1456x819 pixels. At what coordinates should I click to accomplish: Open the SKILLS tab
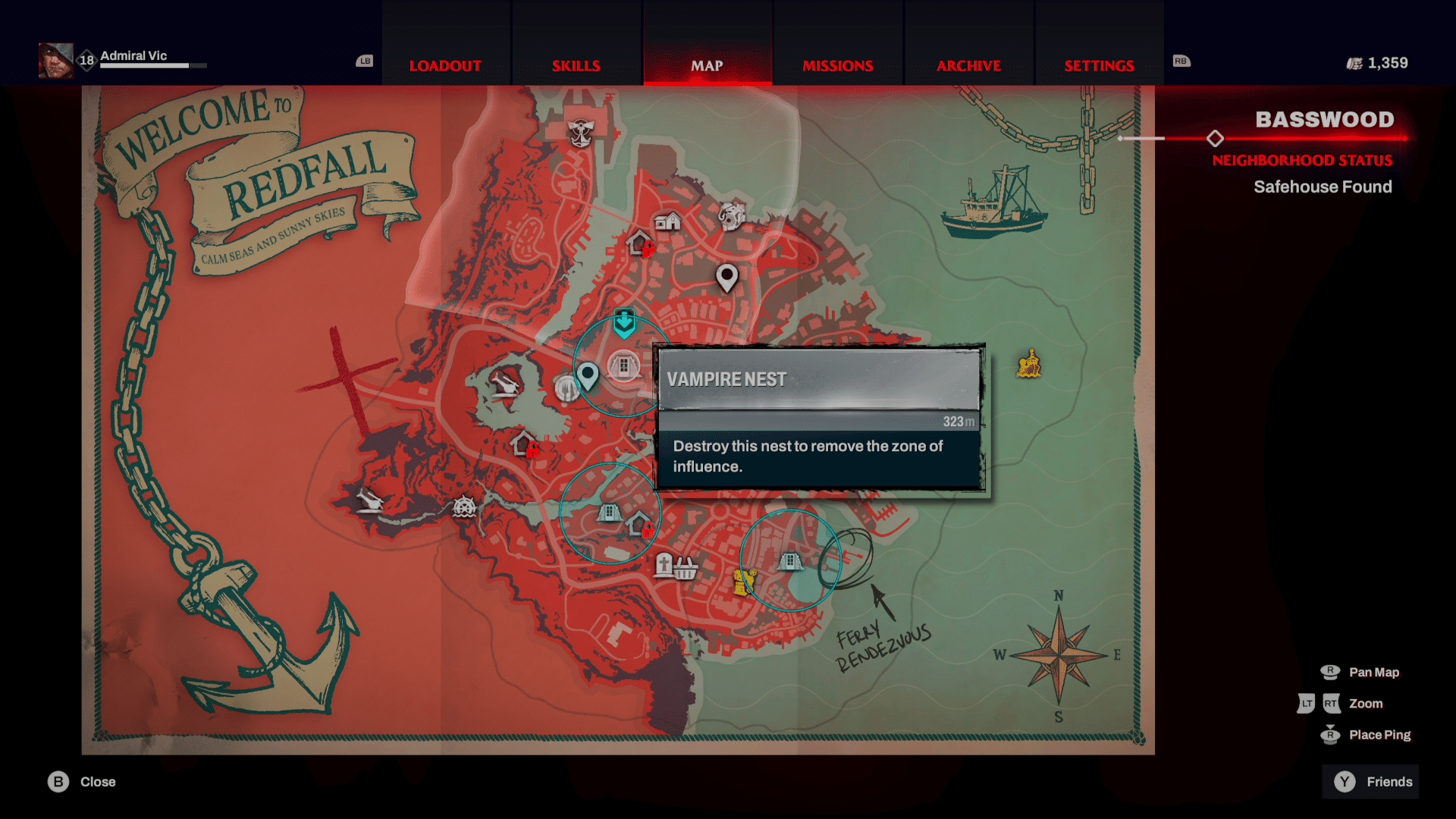tap(576, 66)
